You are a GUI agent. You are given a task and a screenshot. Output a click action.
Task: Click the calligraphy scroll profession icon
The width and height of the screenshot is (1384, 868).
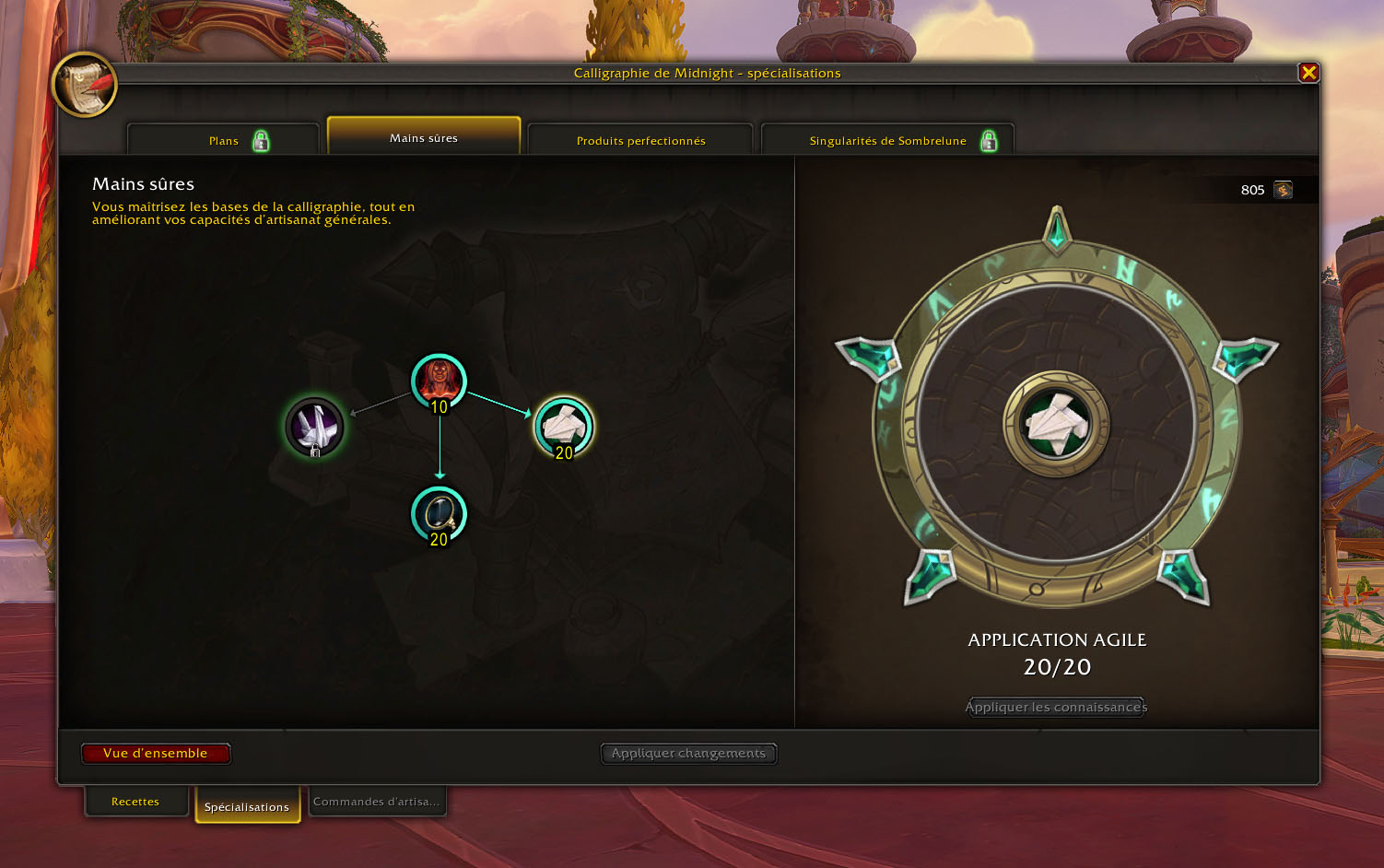[85, 85]
